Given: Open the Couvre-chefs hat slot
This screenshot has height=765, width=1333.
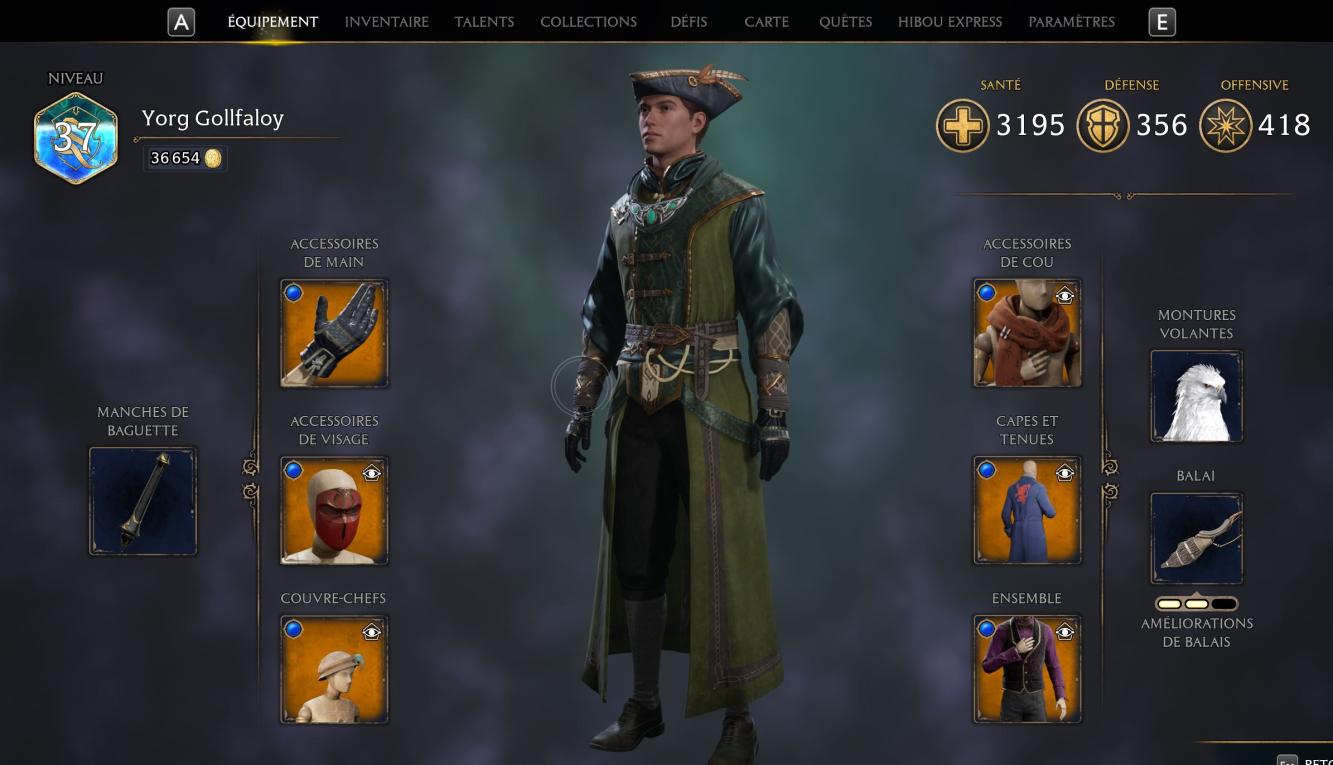Looking at the screenshot, I should 334,669.
